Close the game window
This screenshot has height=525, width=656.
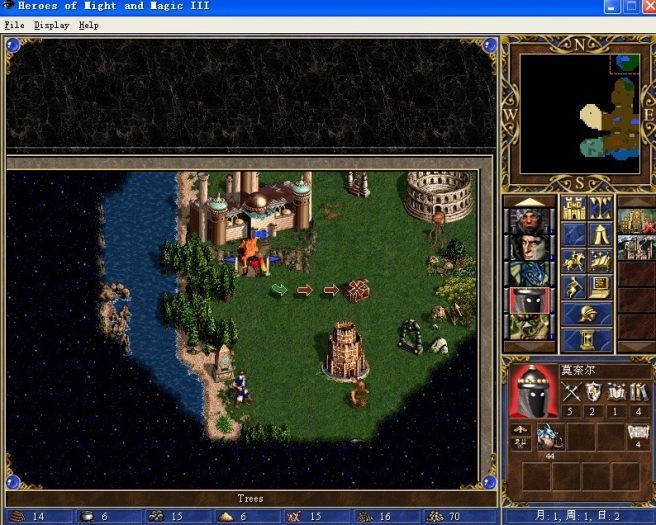(x=645, y=7)
